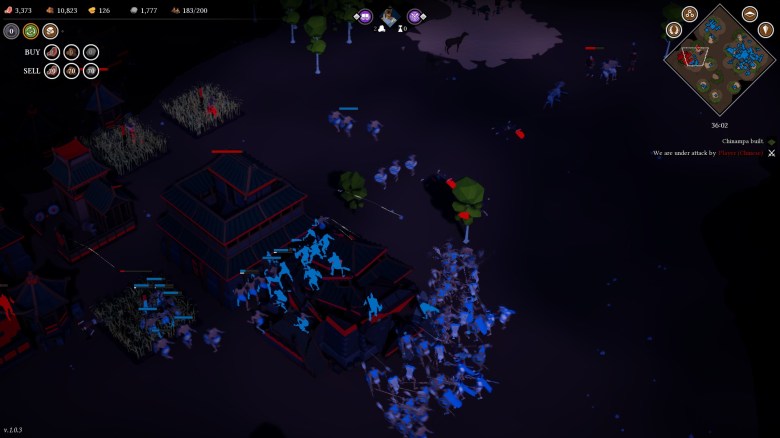Choose the buy stone trade button
The image size is (780, 438).
(x=91, y=52)
